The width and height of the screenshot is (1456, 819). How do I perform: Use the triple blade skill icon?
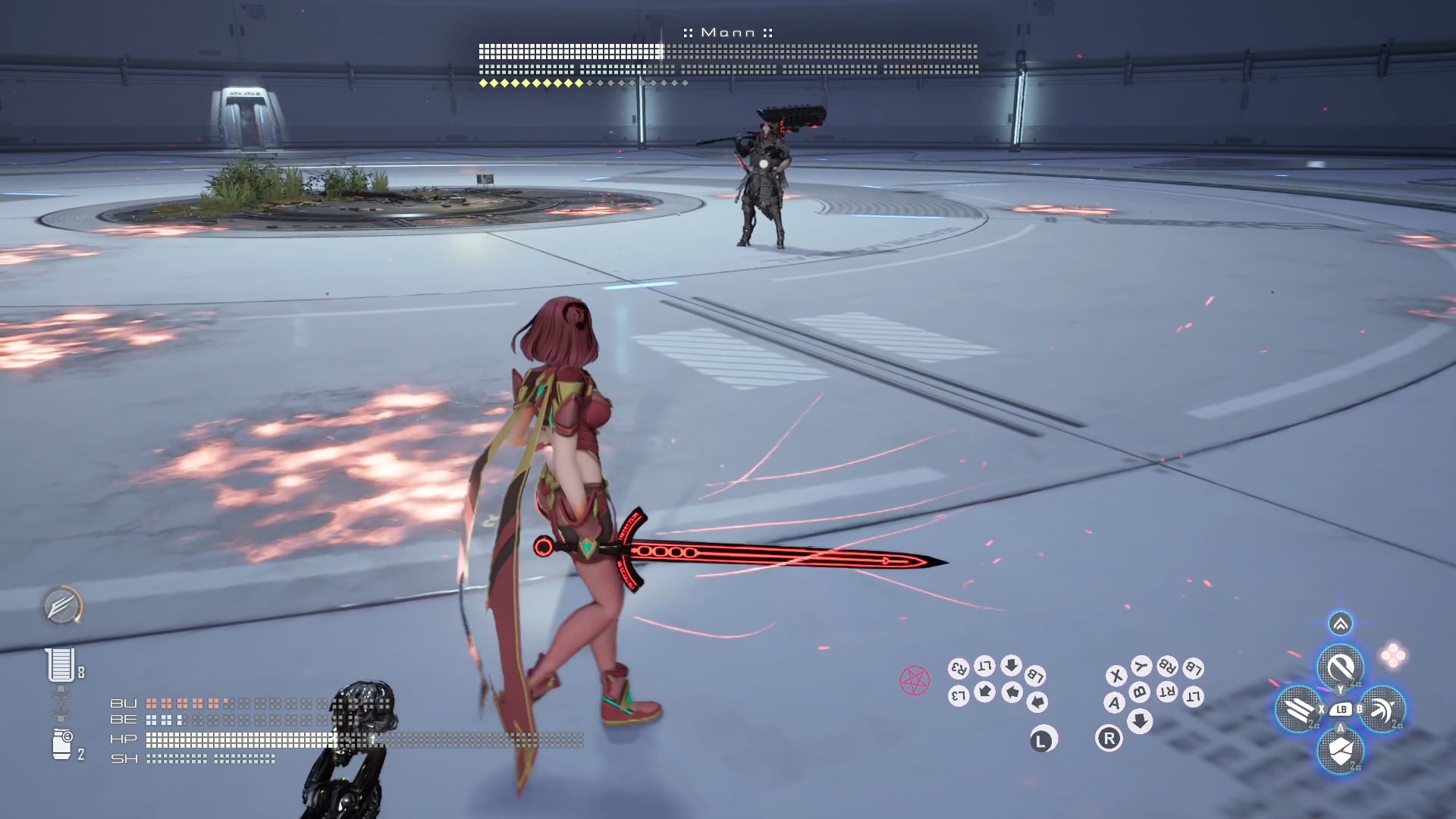(1299, 709)
